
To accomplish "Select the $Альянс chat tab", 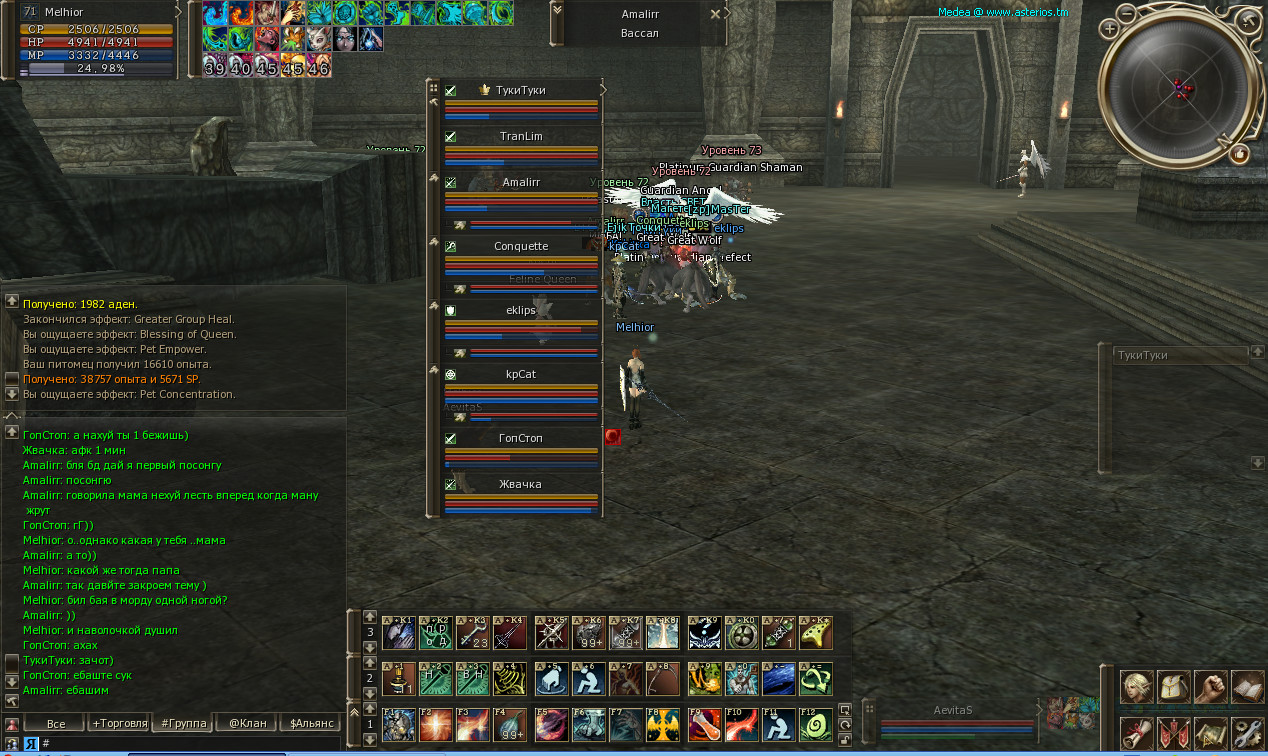I will pos(308,722).
